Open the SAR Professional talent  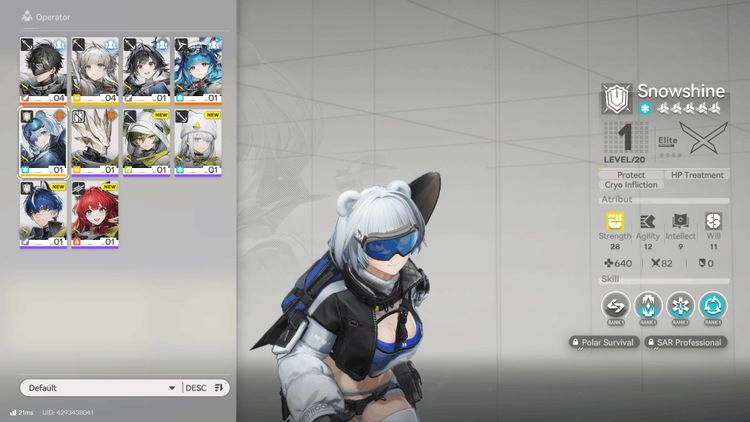point(683,342)
